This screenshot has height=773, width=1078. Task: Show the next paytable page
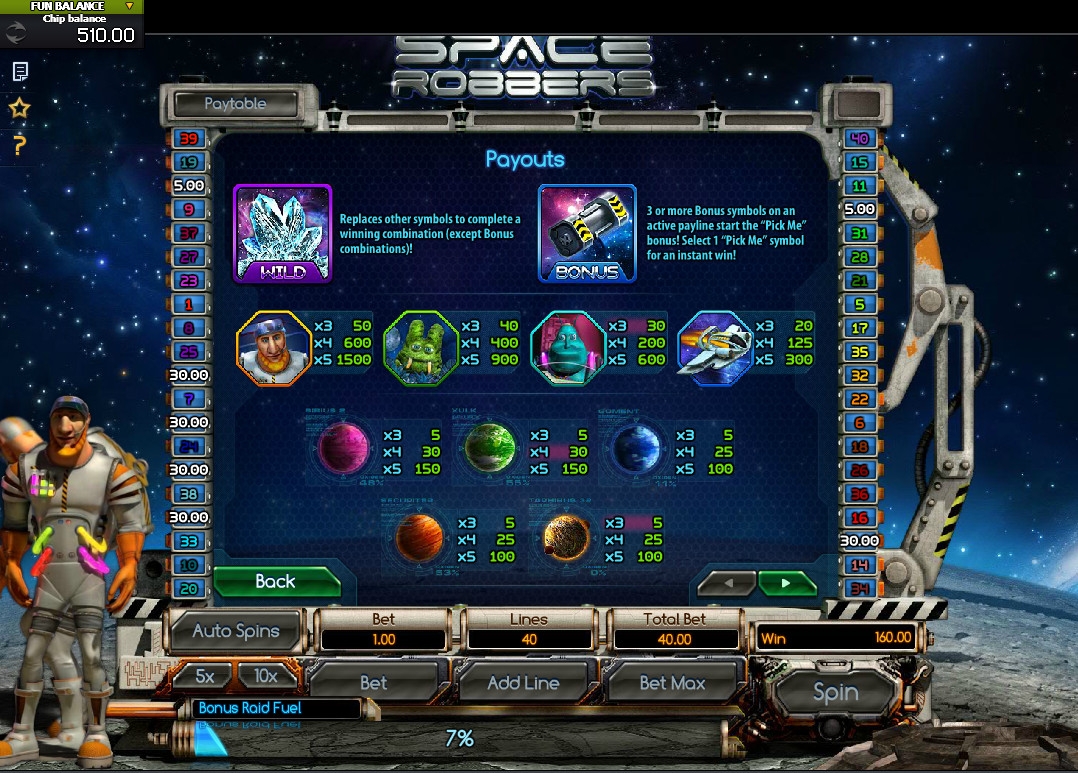(x=786, y=583)
